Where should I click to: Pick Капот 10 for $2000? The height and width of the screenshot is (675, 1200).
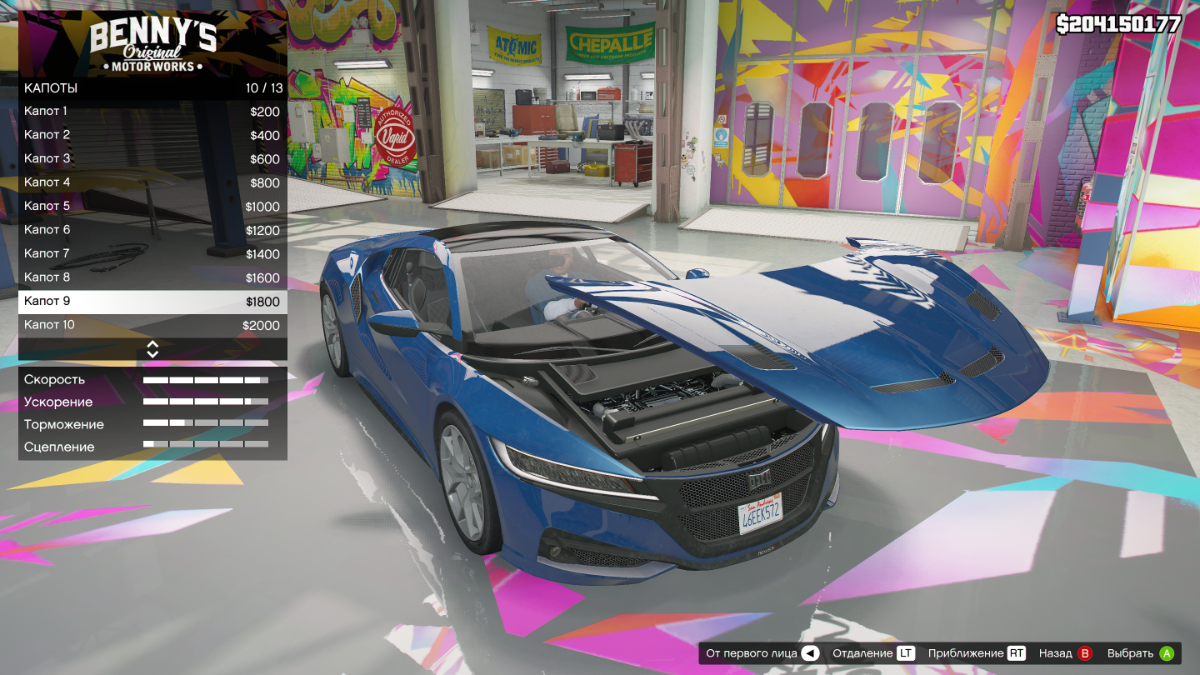[152, 325]
